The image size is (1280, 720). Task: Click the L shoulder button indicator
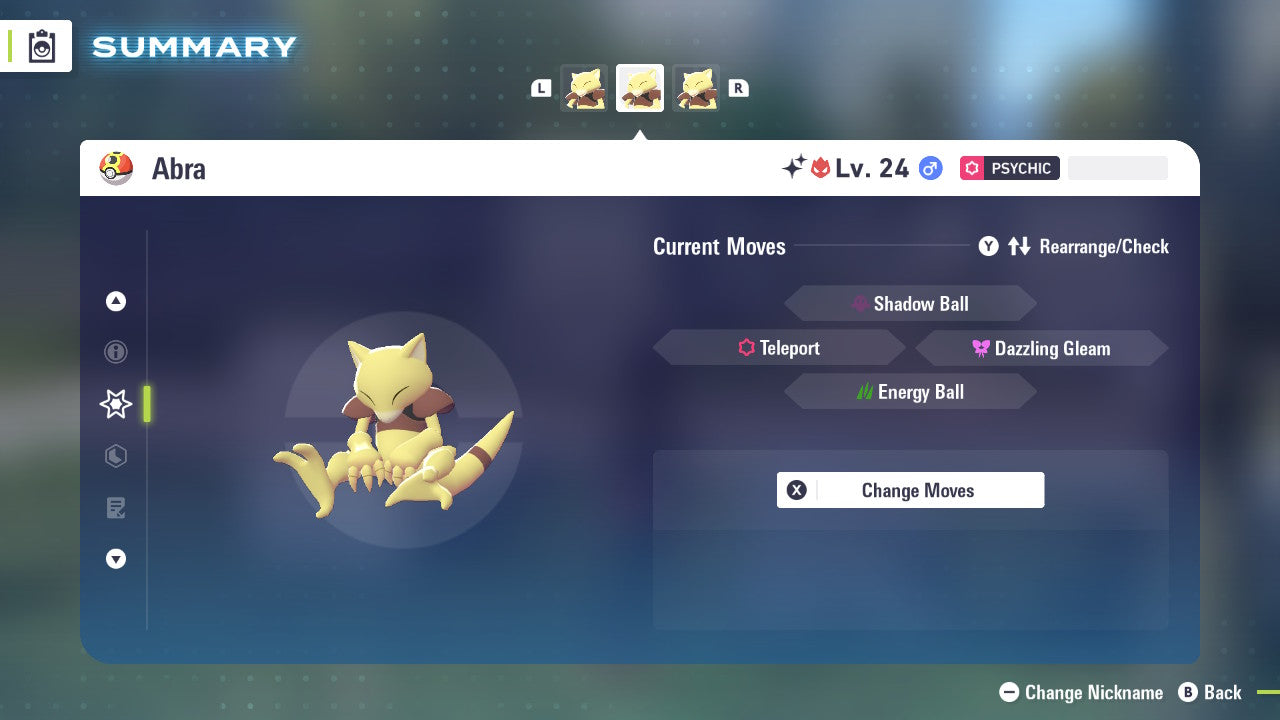click(540, 87)
